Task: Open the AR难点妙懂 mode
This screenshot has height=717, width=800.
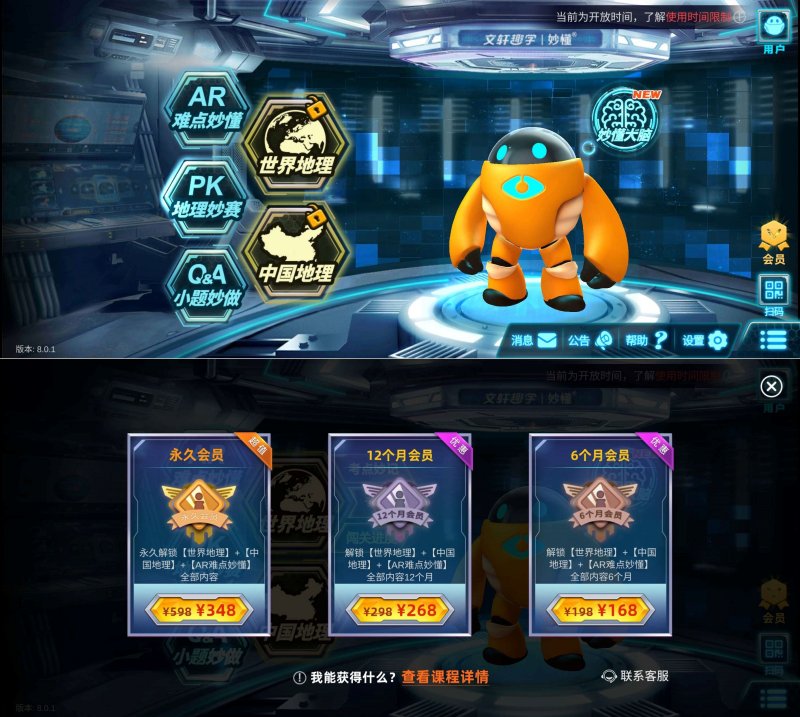Action: (207, 107)
